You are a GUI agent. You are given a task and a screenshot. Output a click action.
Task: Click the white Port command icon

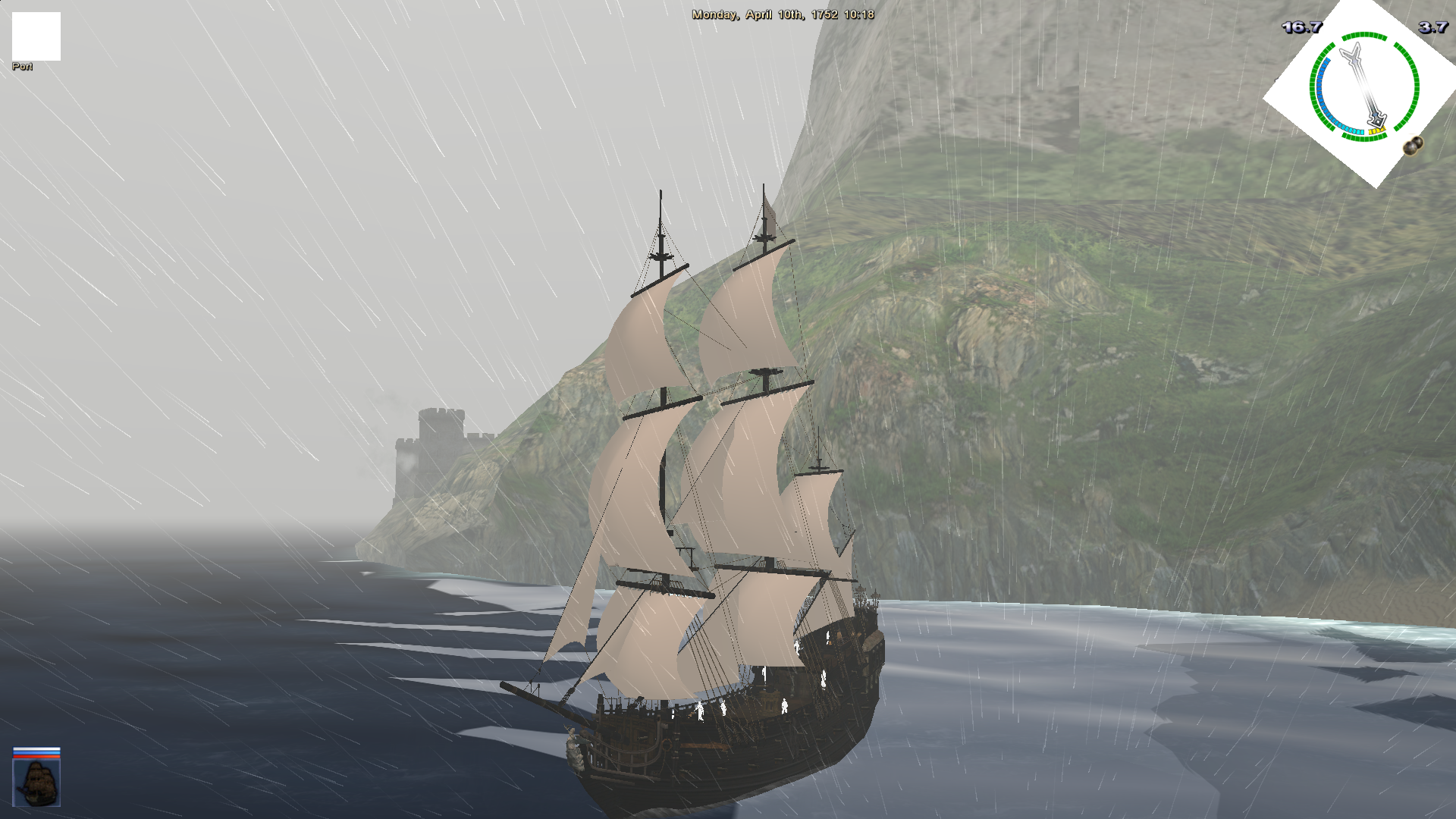click(36, 36)
